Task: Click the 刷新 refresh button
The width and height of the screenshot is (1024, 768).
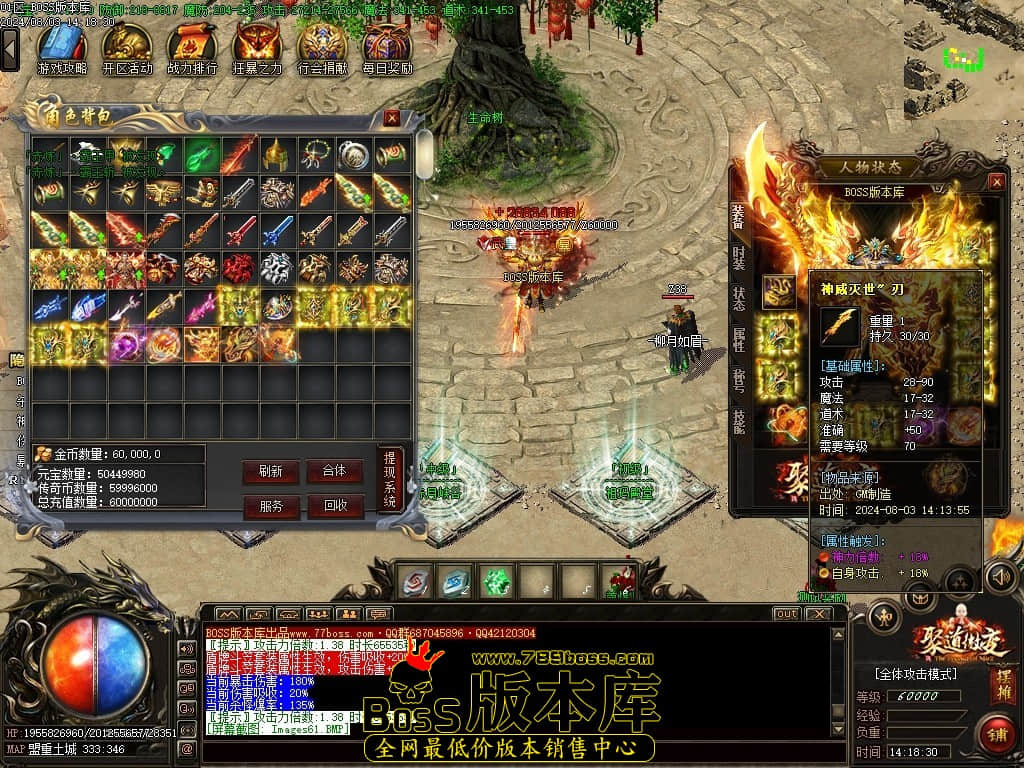Action: (x=270, y=471)
